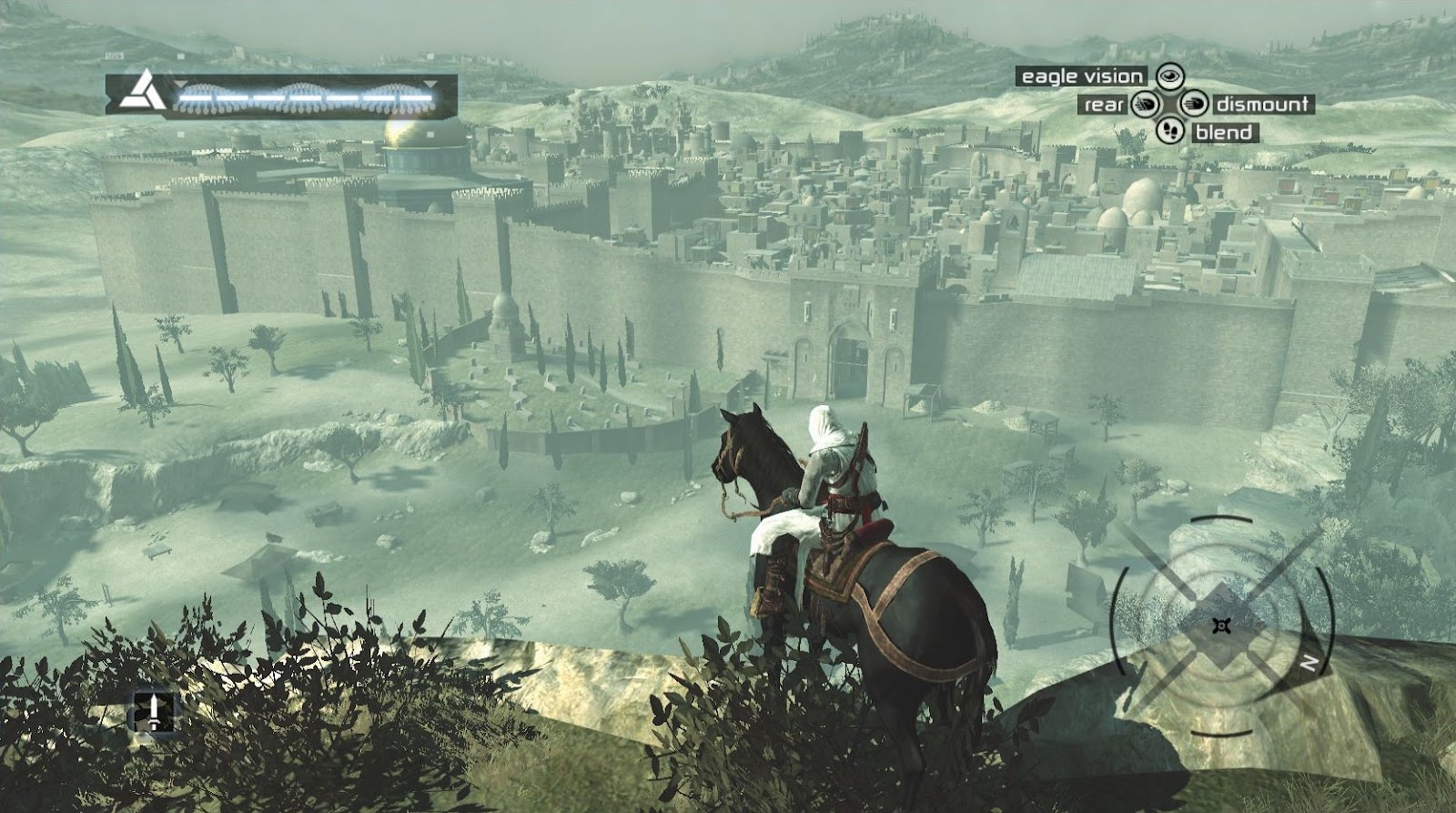
Task: Select the rear empty-hand icon
Action: tap(1147, 105)
